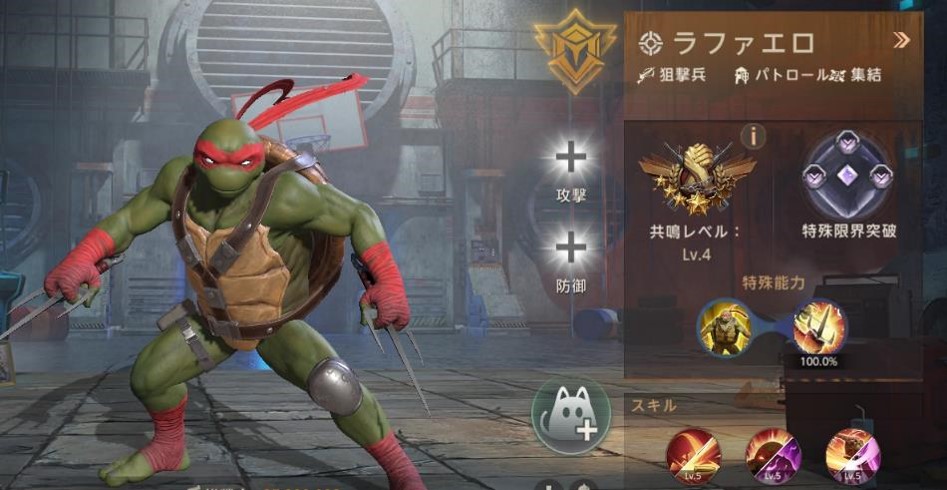
Task: Open the 防御 plus slot
Action: pyautogui.click(x=571, y=250)
